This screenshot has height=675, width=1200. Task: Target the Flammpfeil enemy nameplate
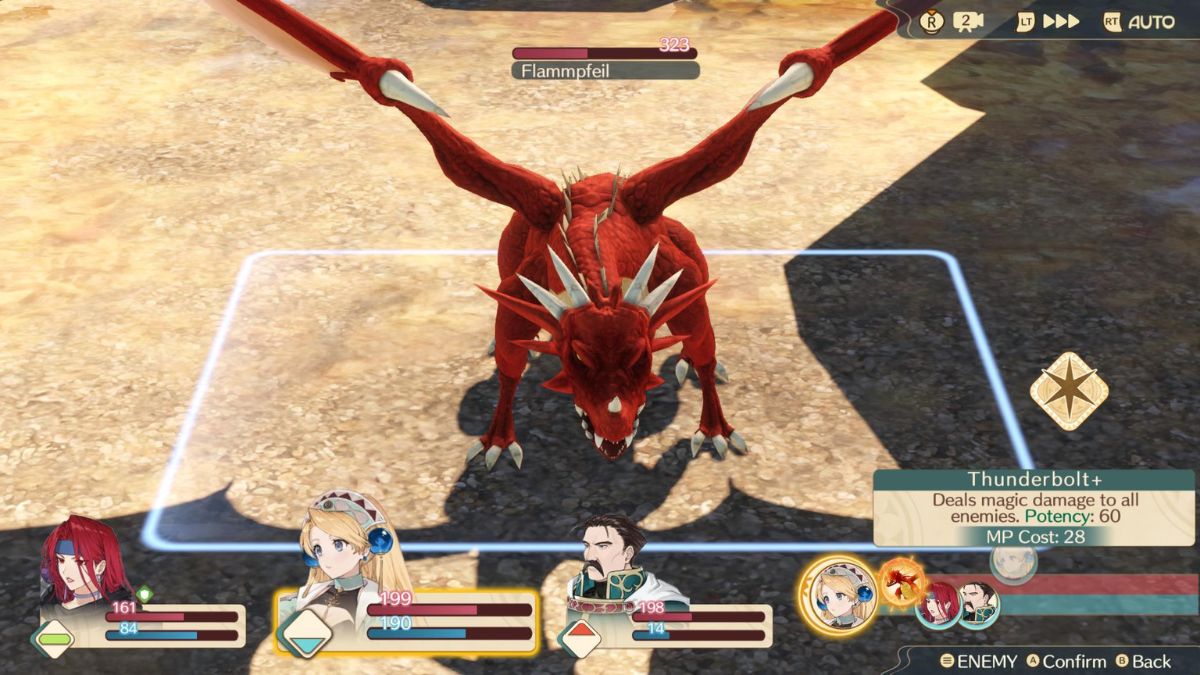pos(605,71)
